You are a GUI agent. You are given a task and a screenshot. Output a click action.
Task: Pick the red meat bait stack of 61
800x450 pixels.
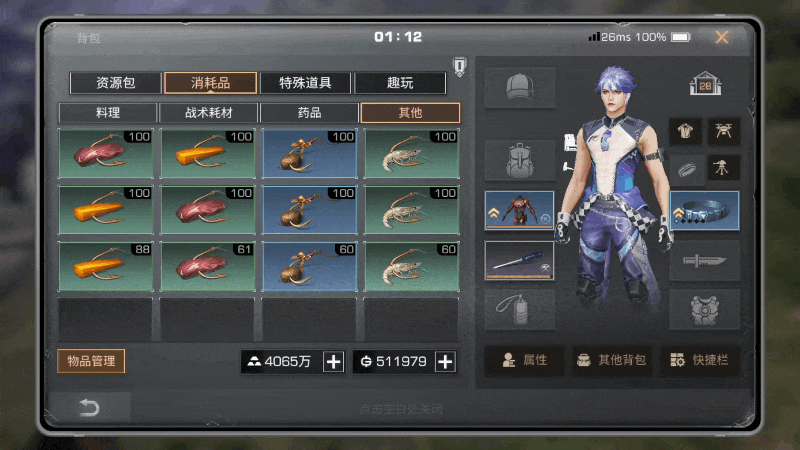(207, 266)
